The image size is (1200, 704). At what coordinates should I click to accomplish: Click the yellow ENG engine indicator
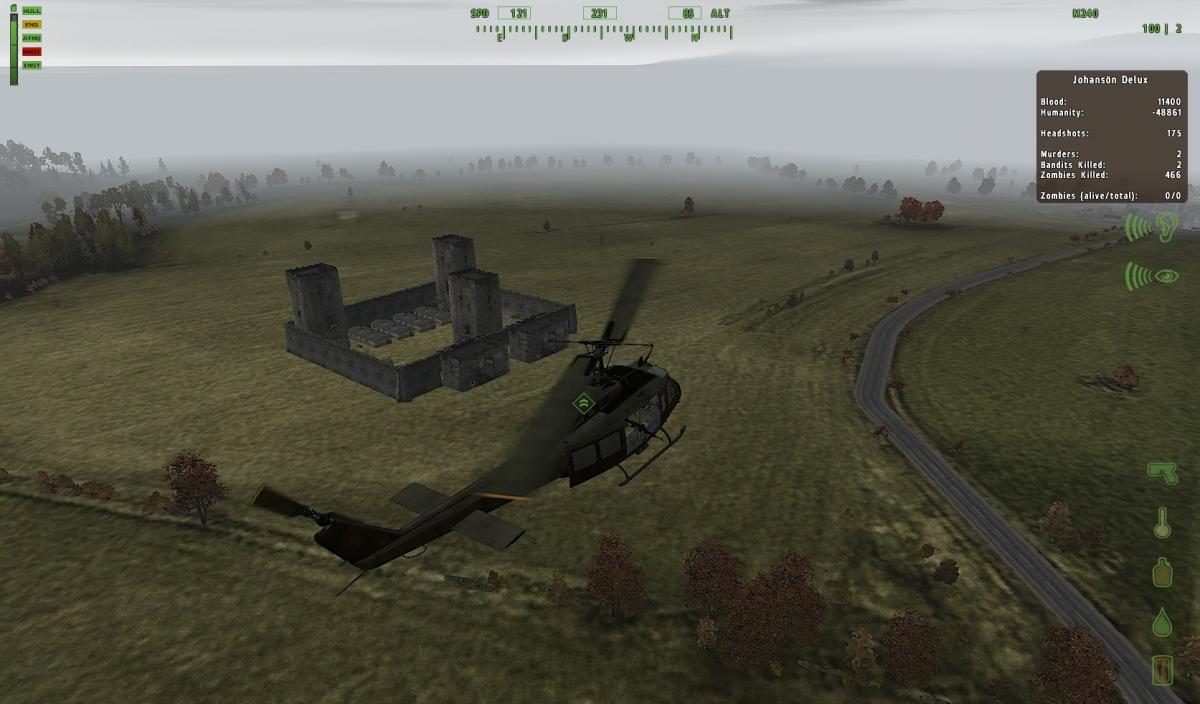(32, 24)
